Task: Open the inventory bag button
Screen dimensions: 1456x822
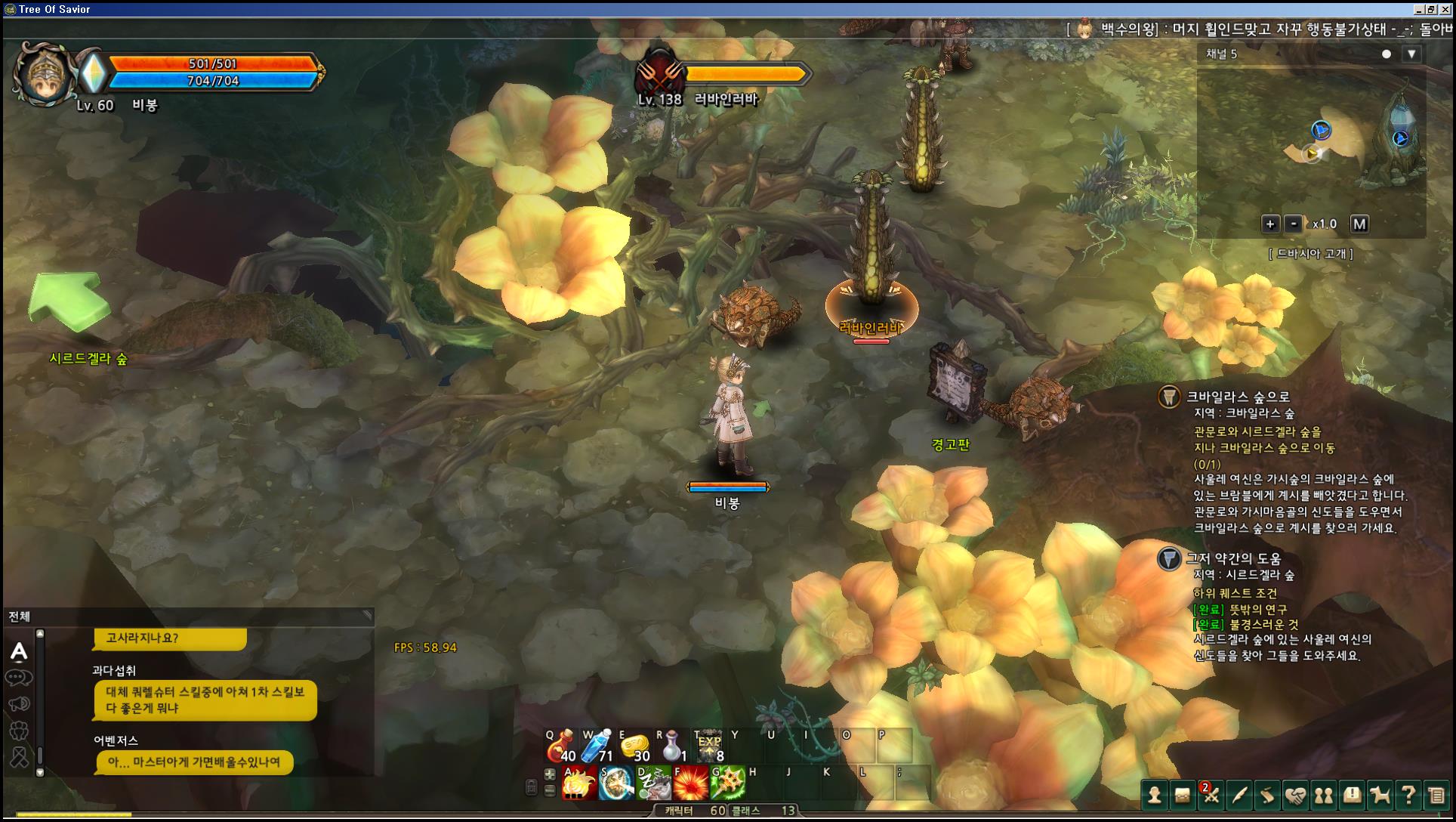Action: (1182, 795)
